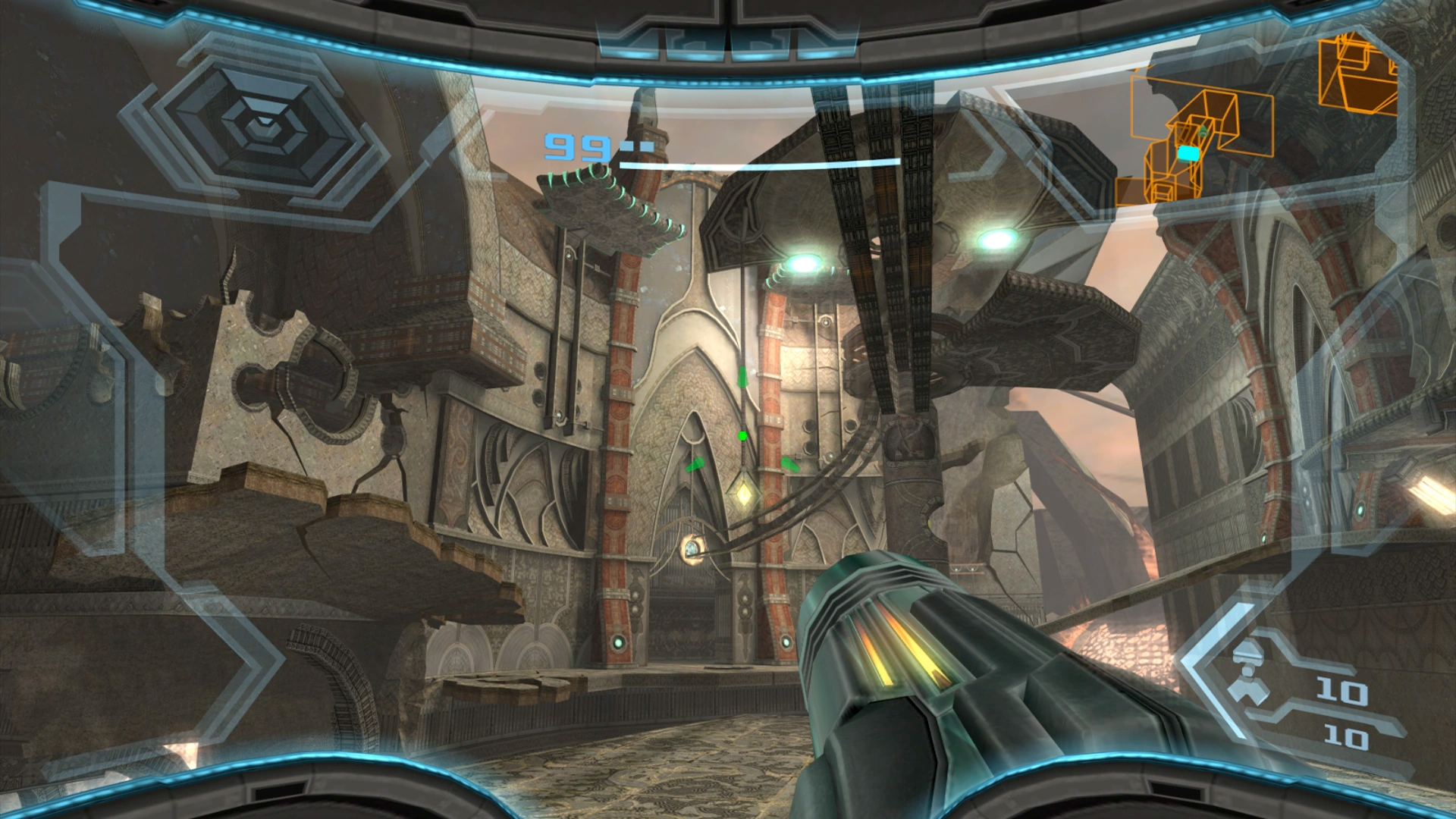Click the cyan player marker on the mini-map

tap(1188, 153)
